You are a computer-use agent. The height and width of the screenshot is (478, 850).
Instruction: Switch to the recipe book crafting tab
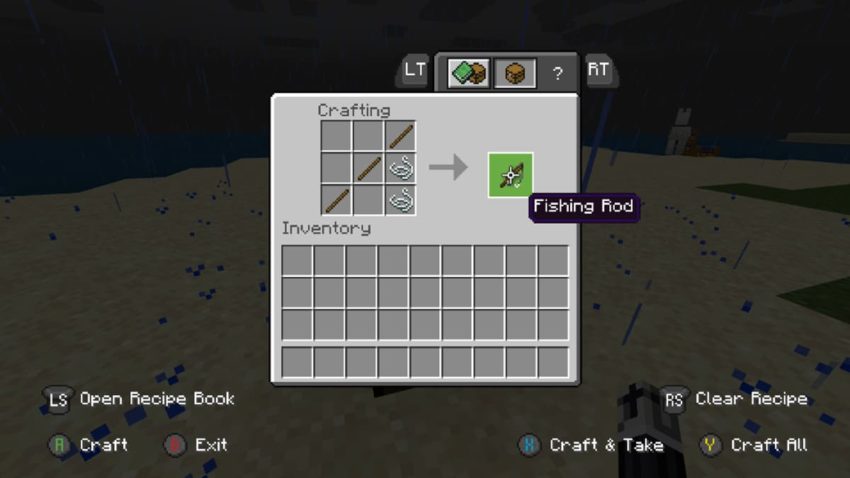click(x=468, y=73)
